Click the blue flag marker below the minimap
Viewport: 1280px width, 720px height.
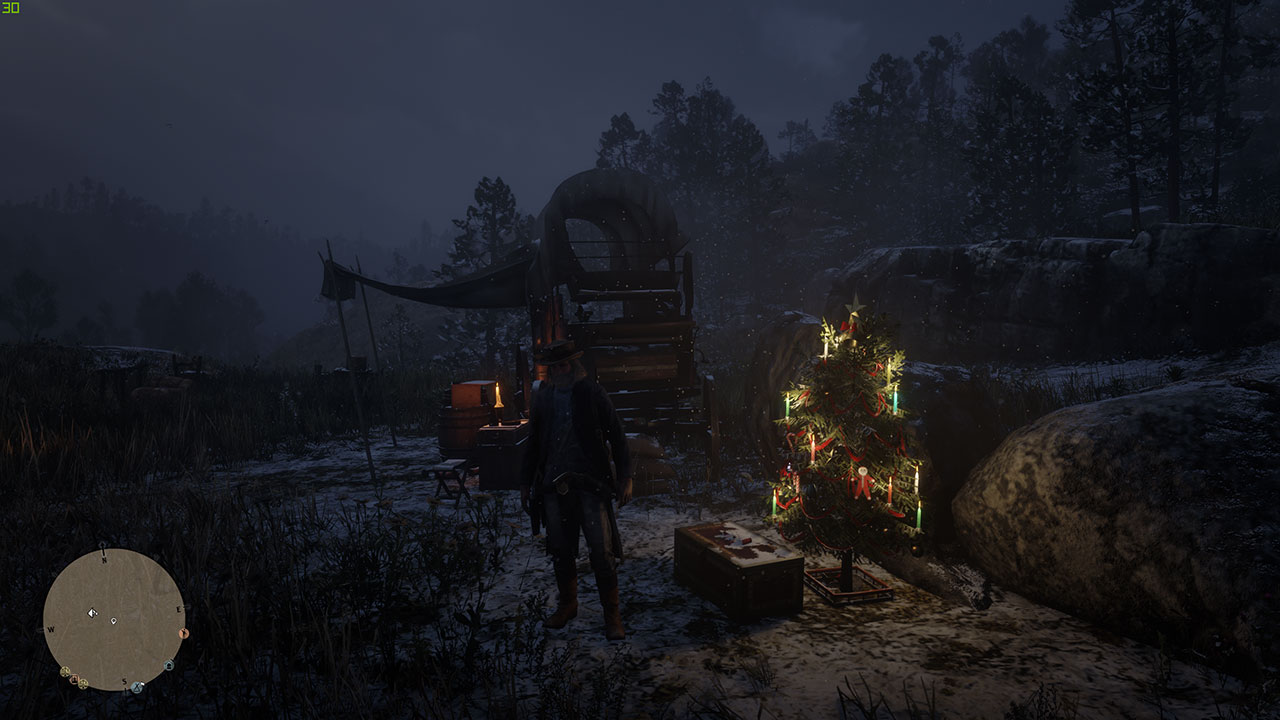coord(136,686)
